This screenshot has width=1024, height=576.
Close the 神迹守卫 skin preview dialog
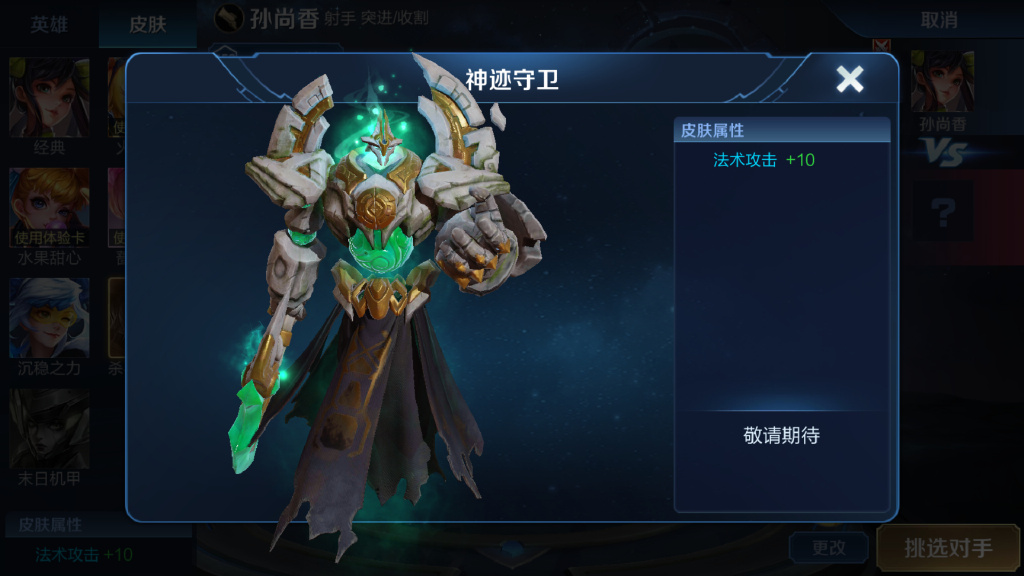[x=849, y=79]
